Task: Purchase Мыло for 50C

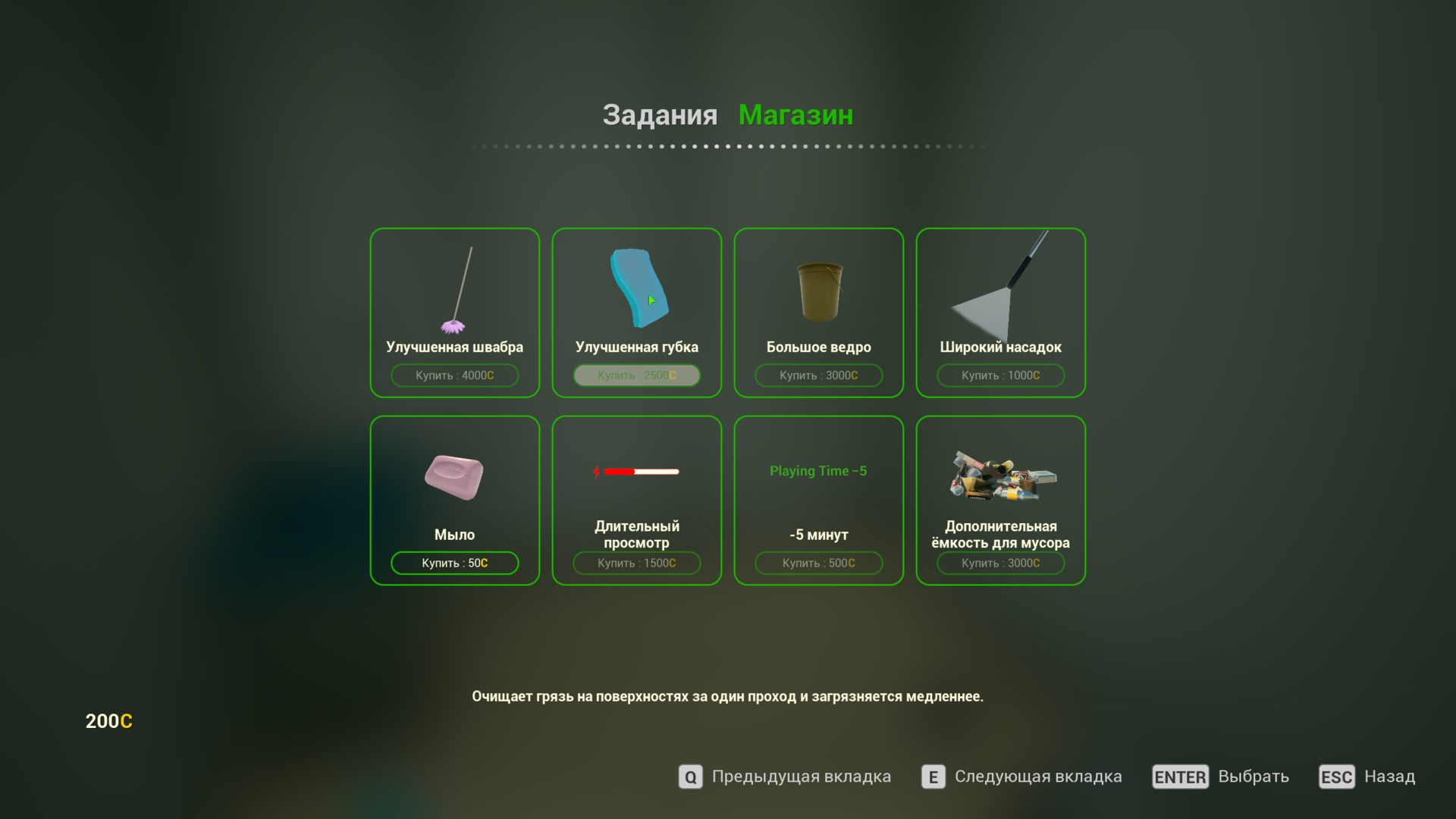Action: tap(453, 563)
